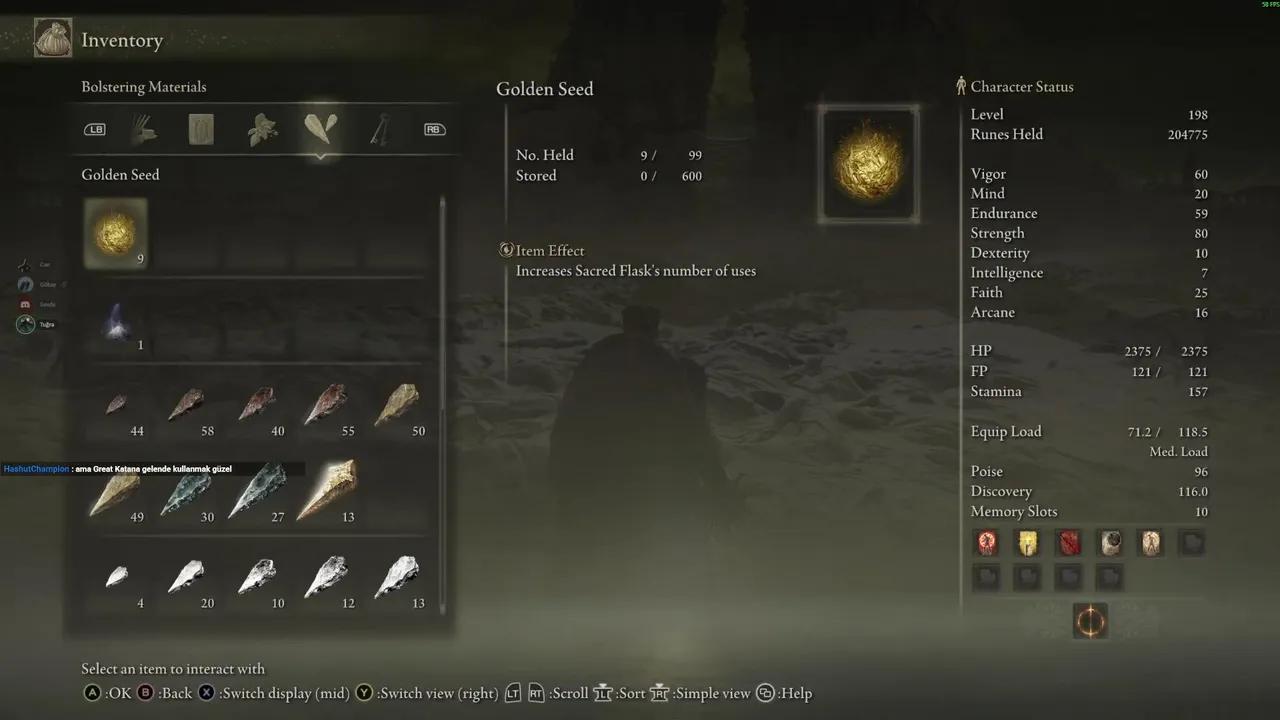Select the smithing stone stack of 27
Screen dimensions: 1280x720
point(257,490)
